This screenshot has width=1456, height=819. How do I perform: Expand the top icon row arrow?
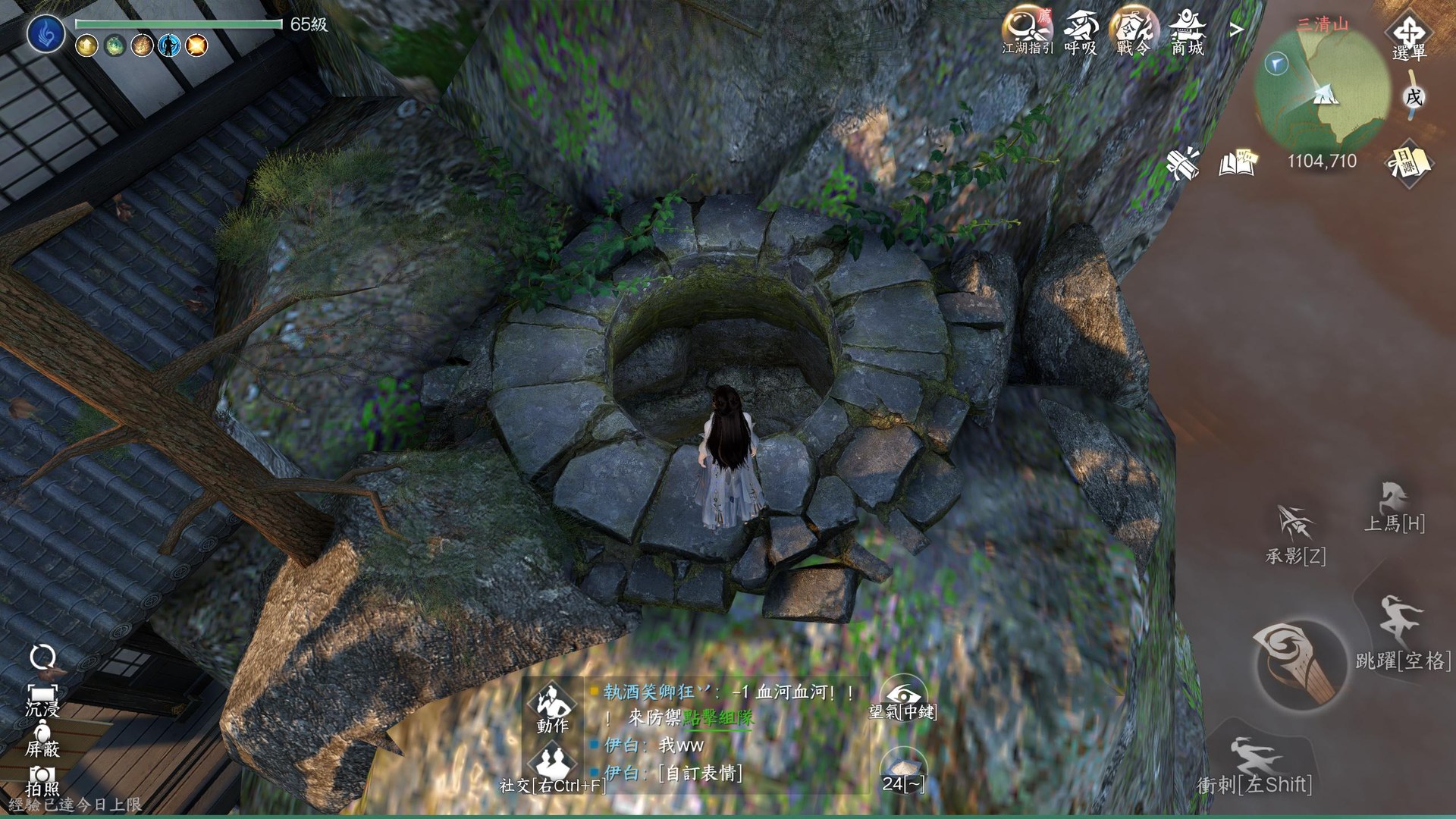(x=1237, y=30)
